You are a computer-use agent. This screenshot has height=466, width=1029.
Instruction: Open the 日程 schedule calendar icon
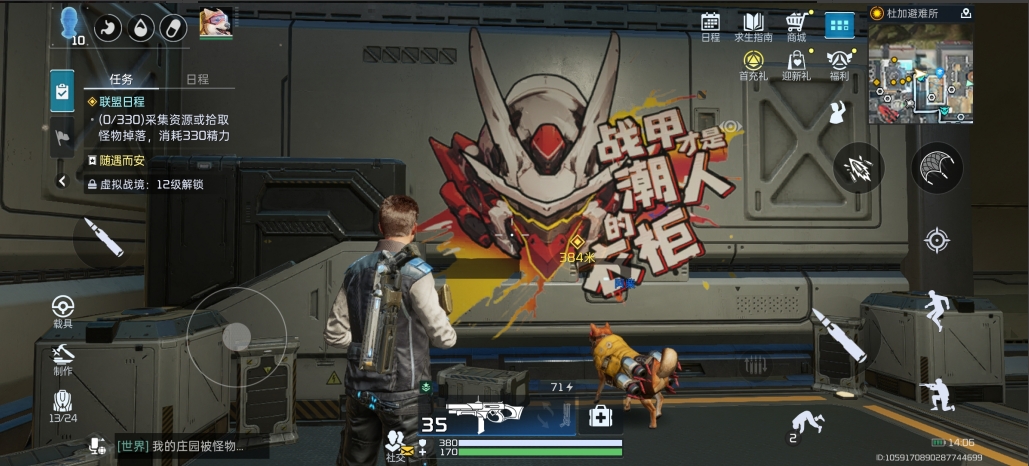(710, 24)
